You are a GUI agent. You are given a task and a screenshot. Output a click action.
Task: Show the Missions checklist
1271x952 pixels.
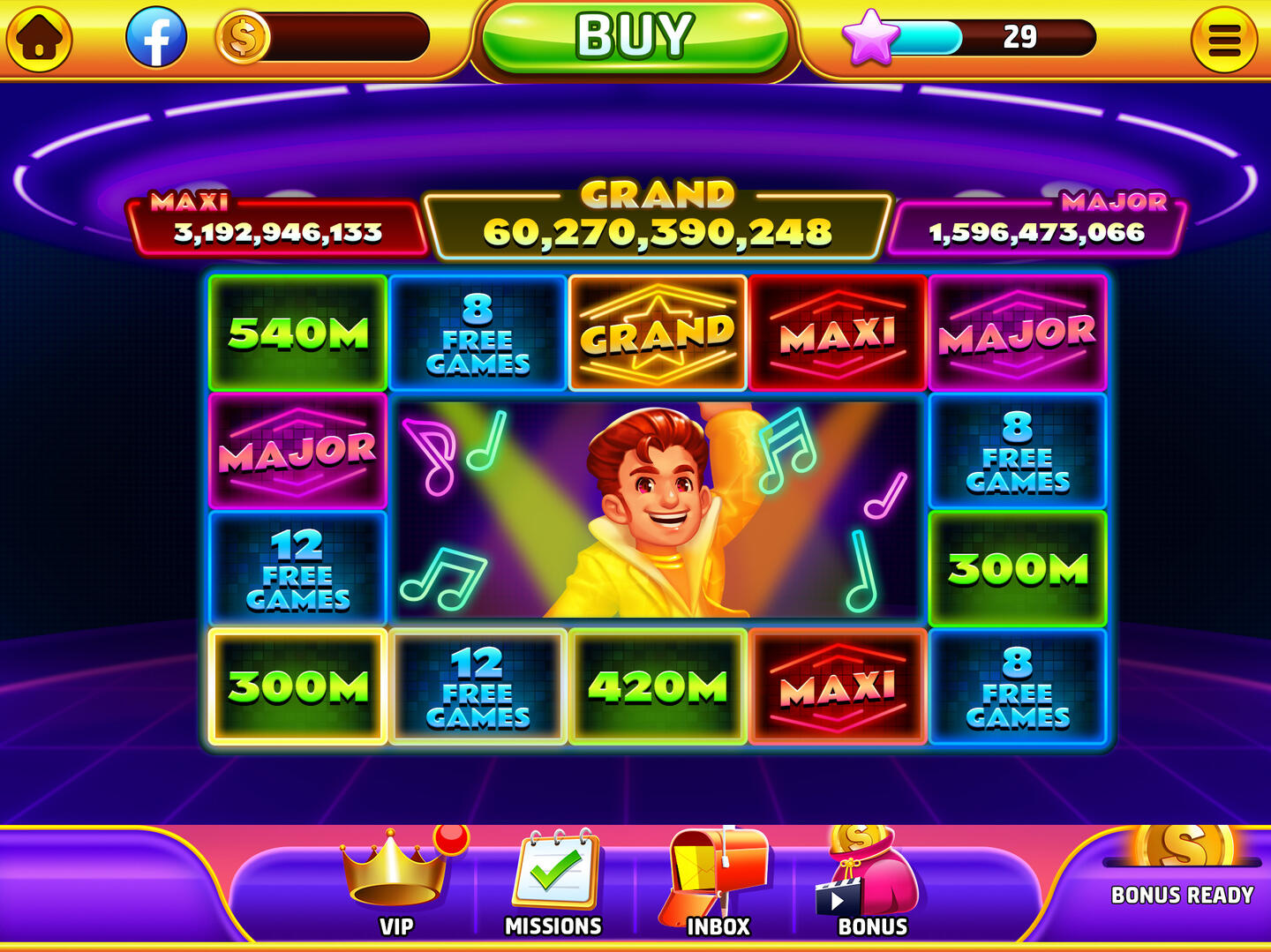(554, 881)
